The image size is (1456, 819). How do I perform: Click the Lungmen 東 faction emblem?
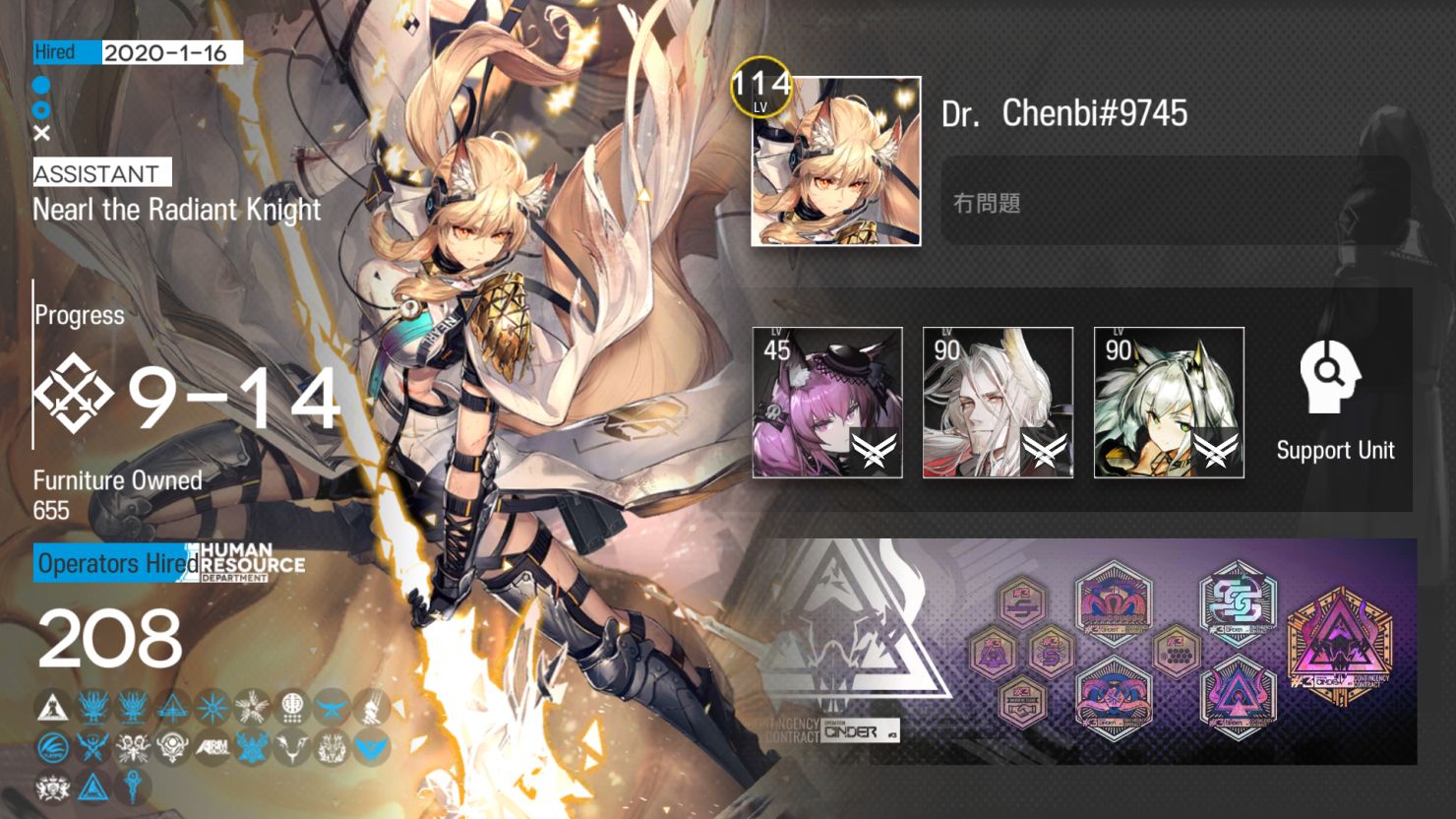pos(290,705)
